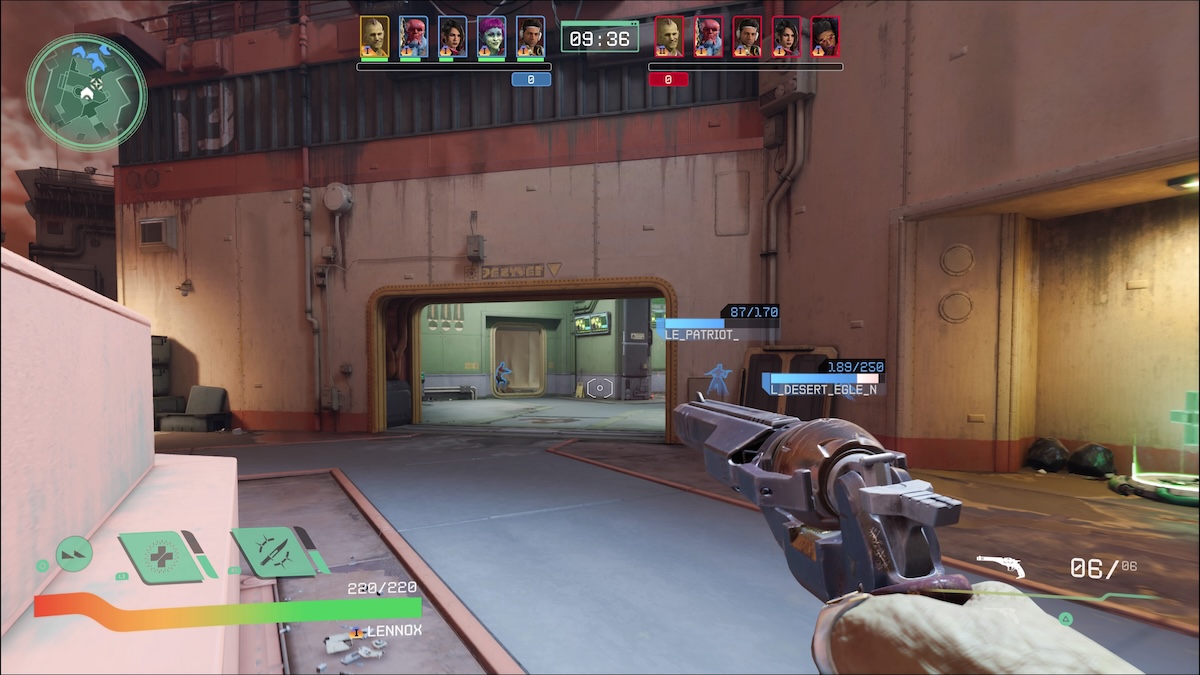Viewport: 1200px width, 675px height.
Task: Select red team's sunglasses-wearing hero portrait
Action: point(825,36)
